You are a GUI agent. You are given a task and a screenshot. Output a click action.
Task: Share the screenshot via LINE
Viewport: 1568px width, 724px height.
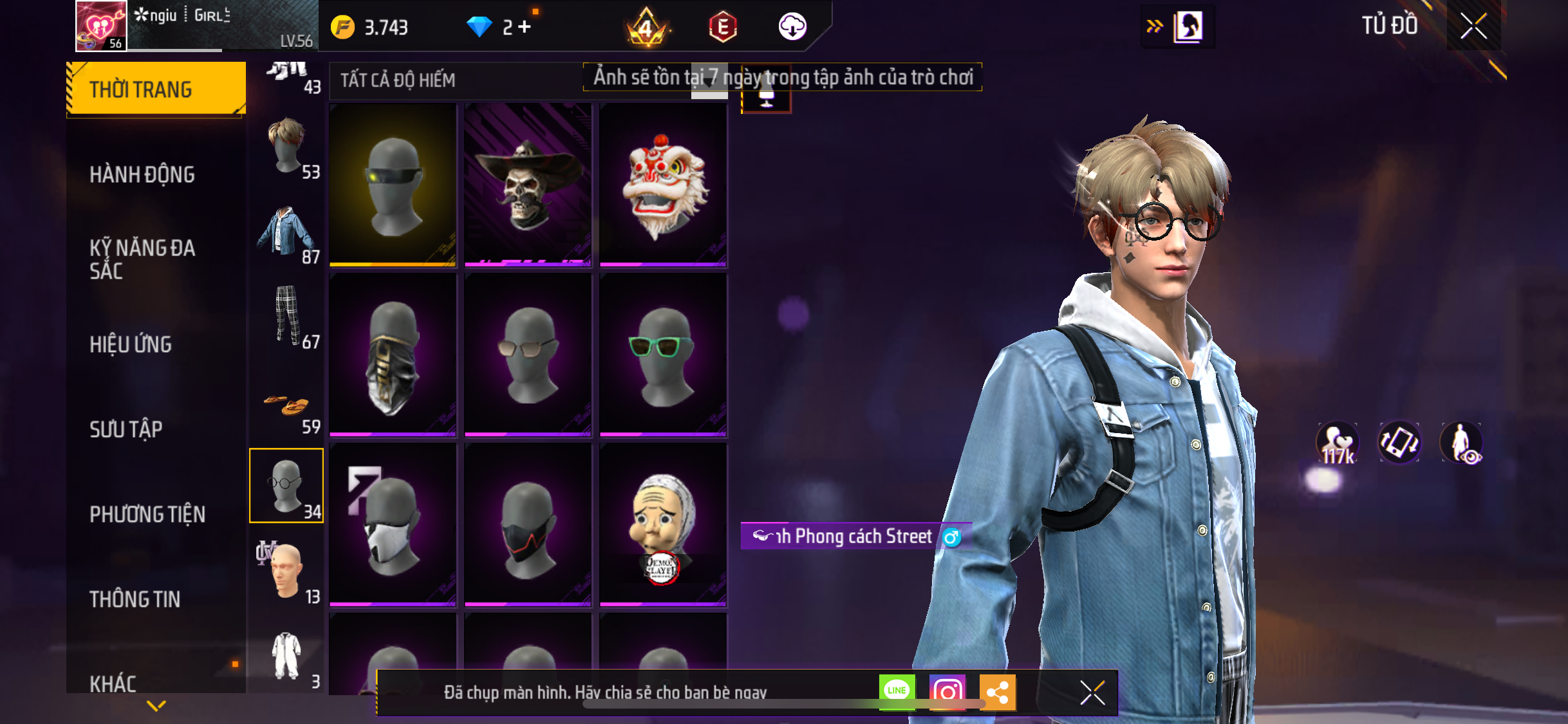(897, 691)
